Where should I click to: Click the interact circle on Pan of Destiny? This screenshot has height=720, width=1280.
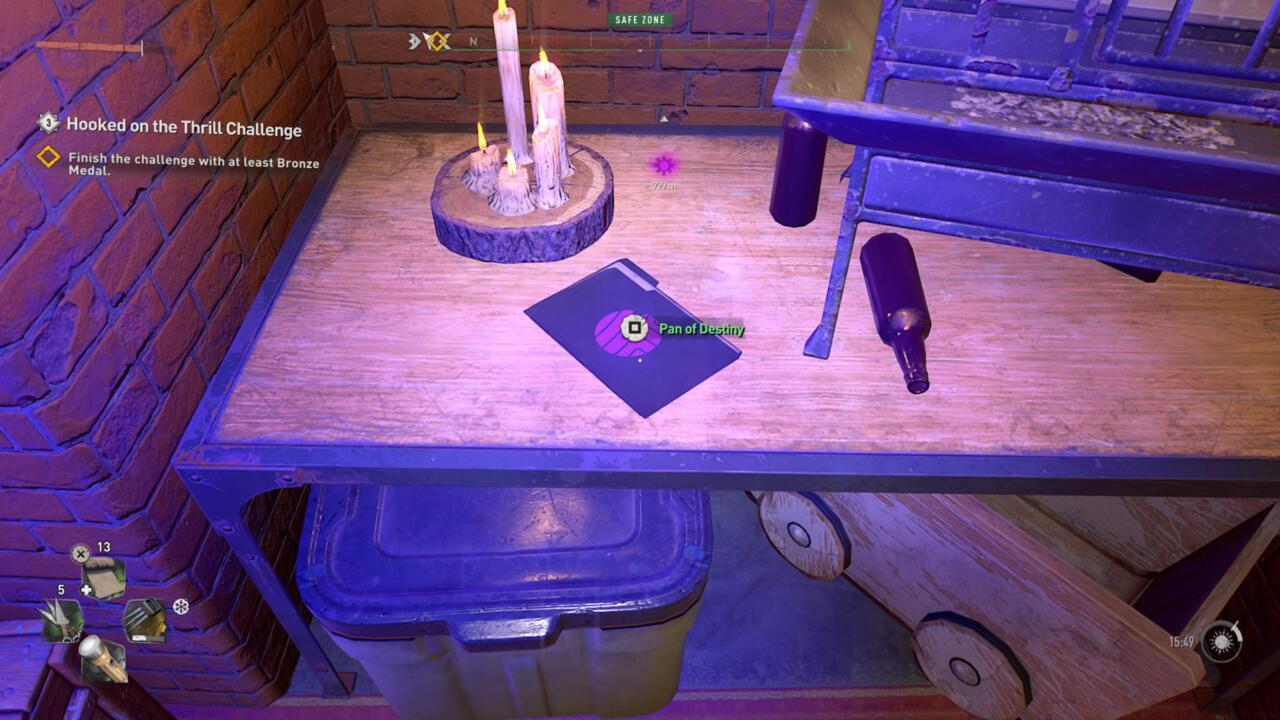(635, 326)
